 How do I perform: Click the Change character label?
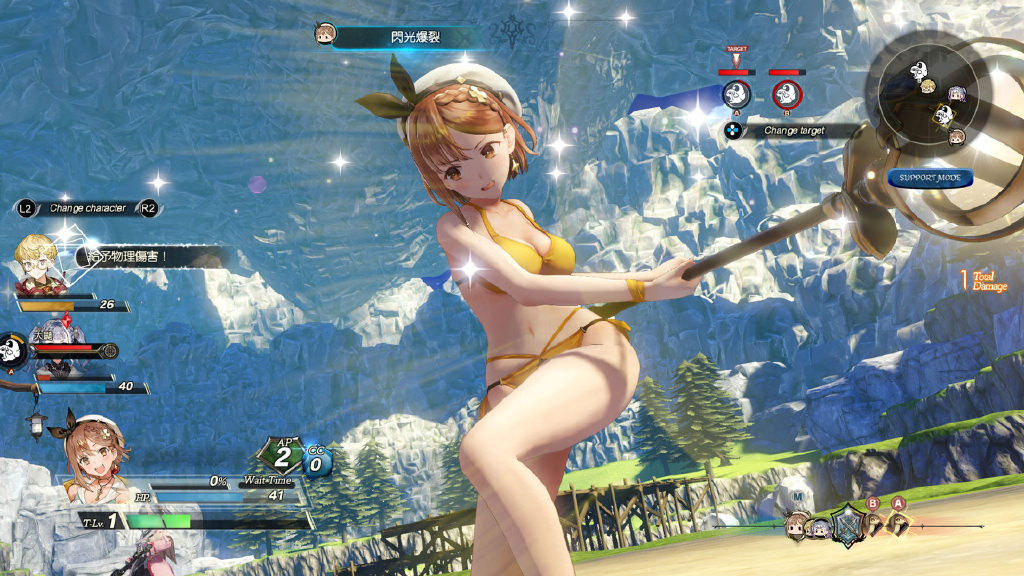pos(88,208)
